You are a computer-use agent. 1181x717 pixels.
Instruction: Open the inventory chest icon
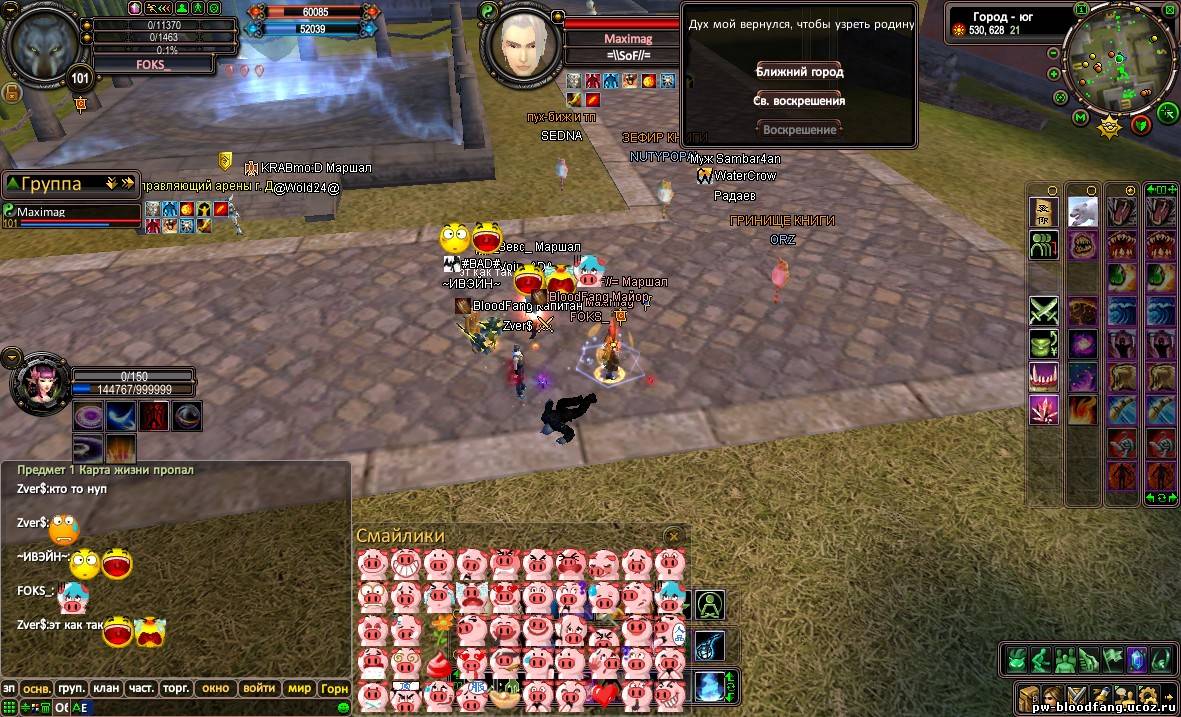pyautogui.click(x=1028, y=695)
